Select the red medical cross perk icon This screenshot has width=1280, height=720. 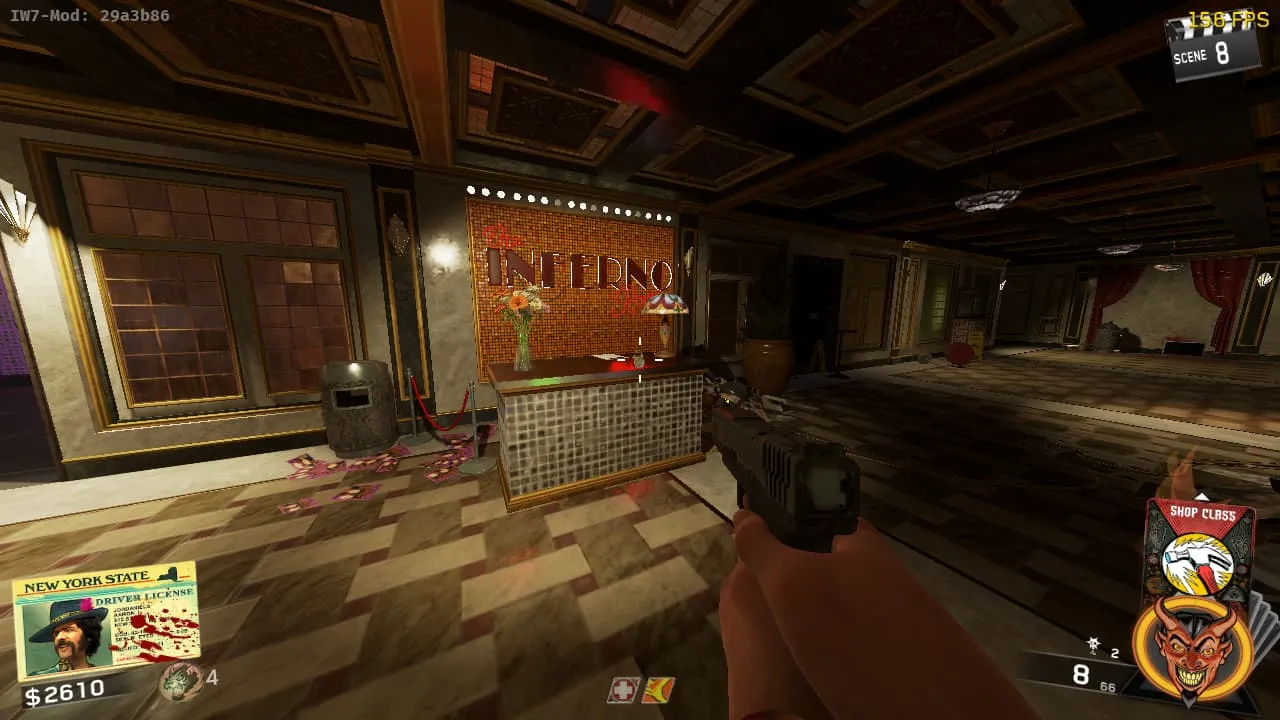tap(622, 690)
